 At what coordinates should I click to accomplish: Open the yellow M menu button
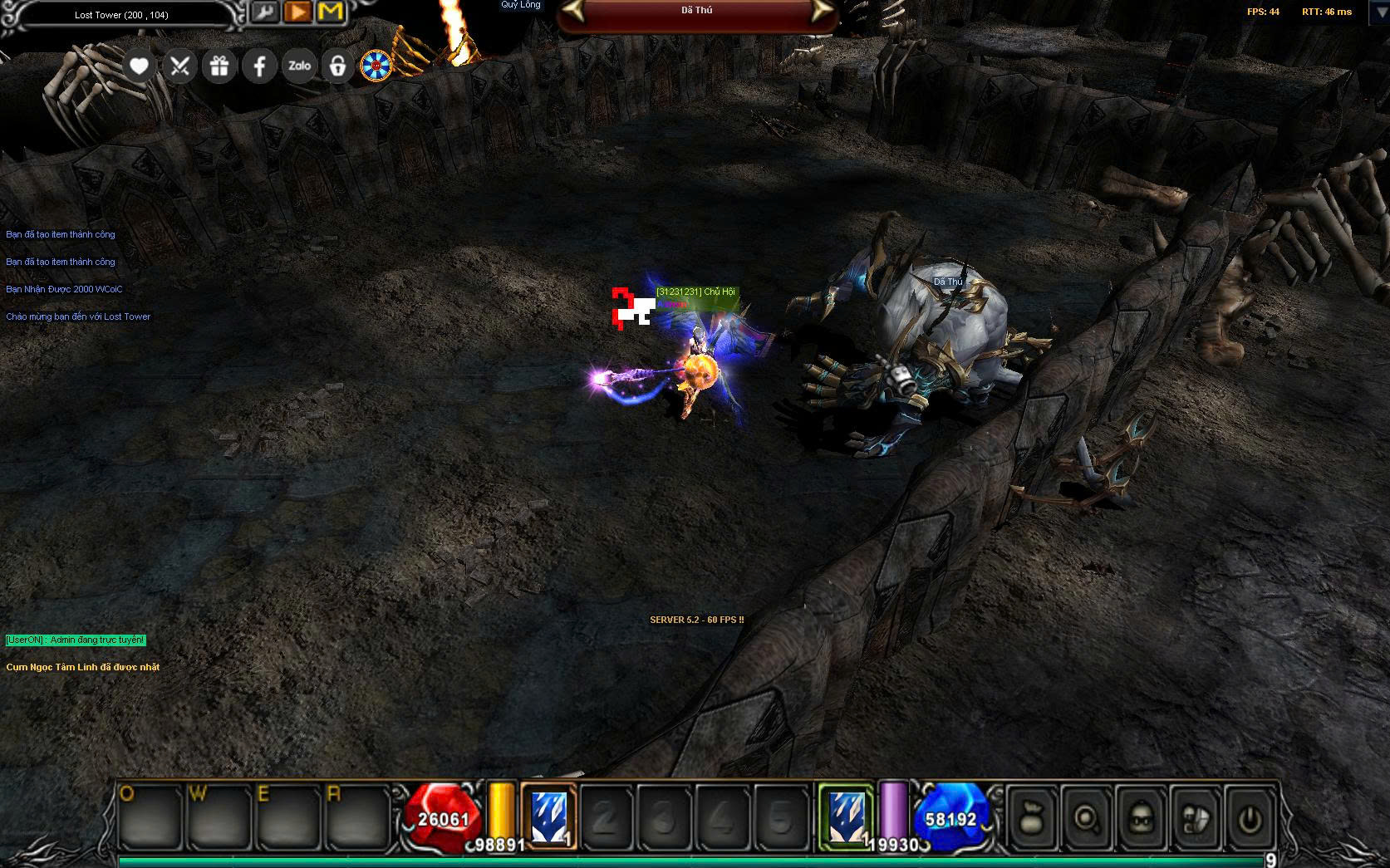[x=331, y=12]
